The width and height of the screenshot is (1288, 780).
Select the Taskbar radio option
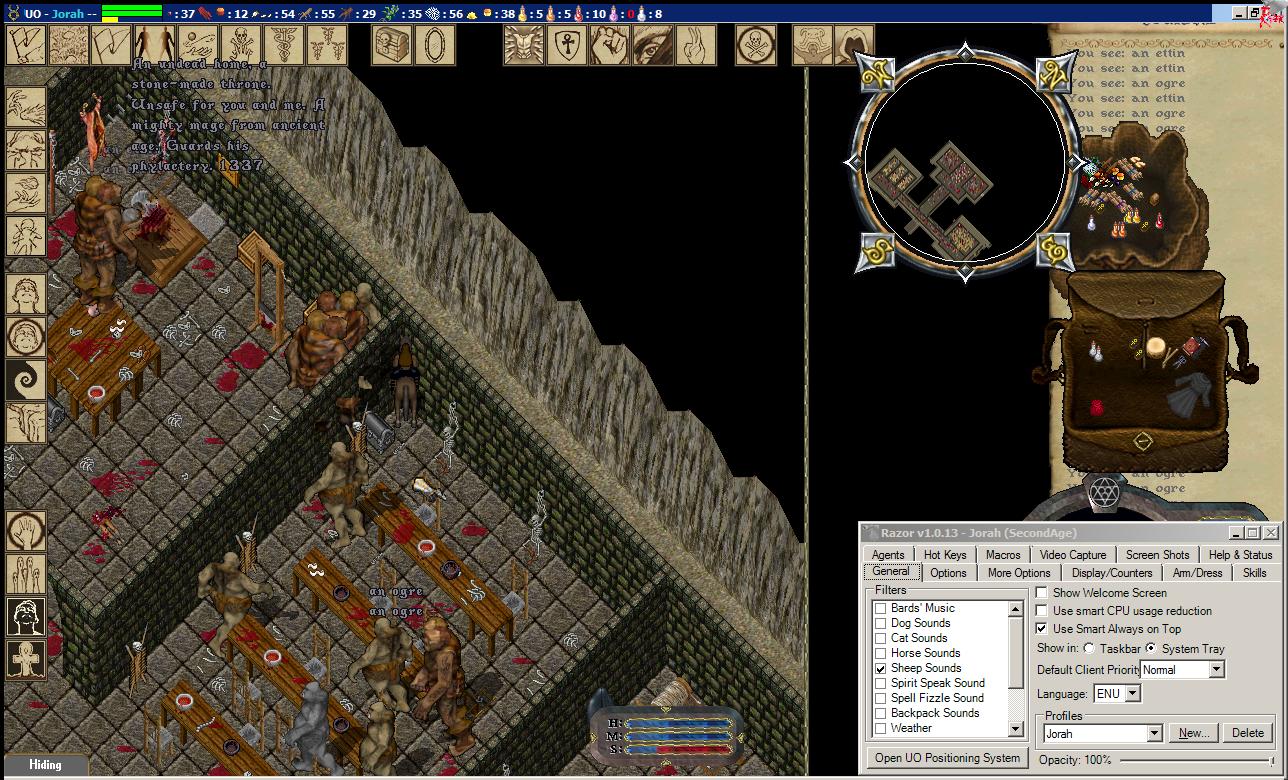point(1089,649)
